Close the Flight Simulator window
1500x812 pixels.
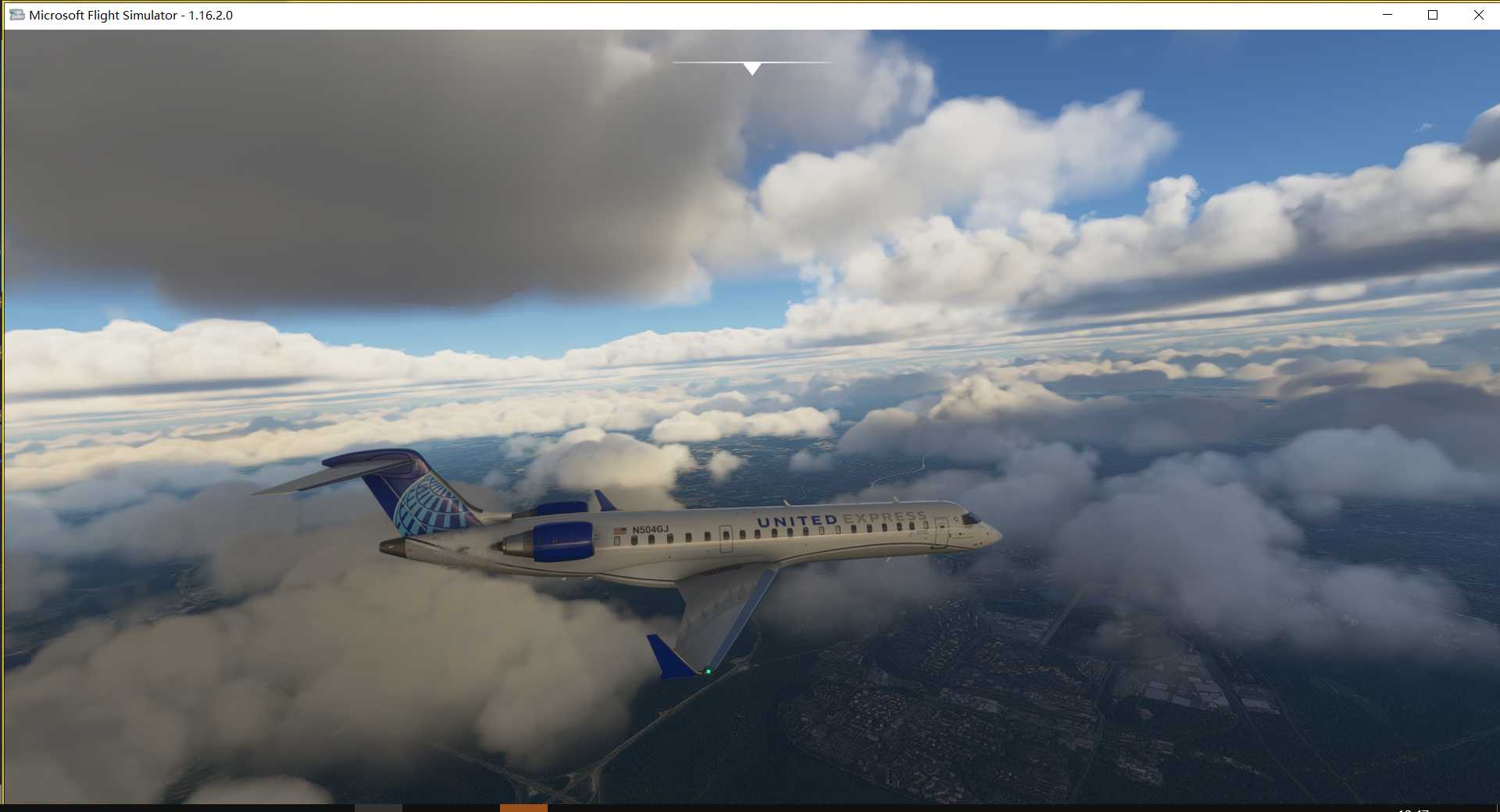(x=1480, y=14)
